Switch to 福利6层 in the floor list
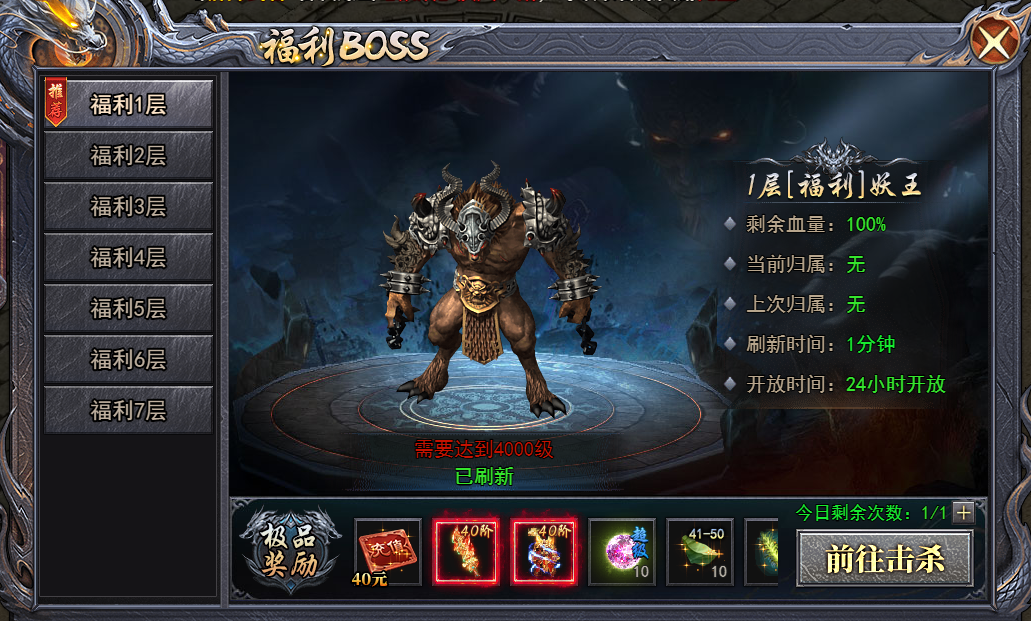Screen dimensions: 1031x621 (129, 360)
